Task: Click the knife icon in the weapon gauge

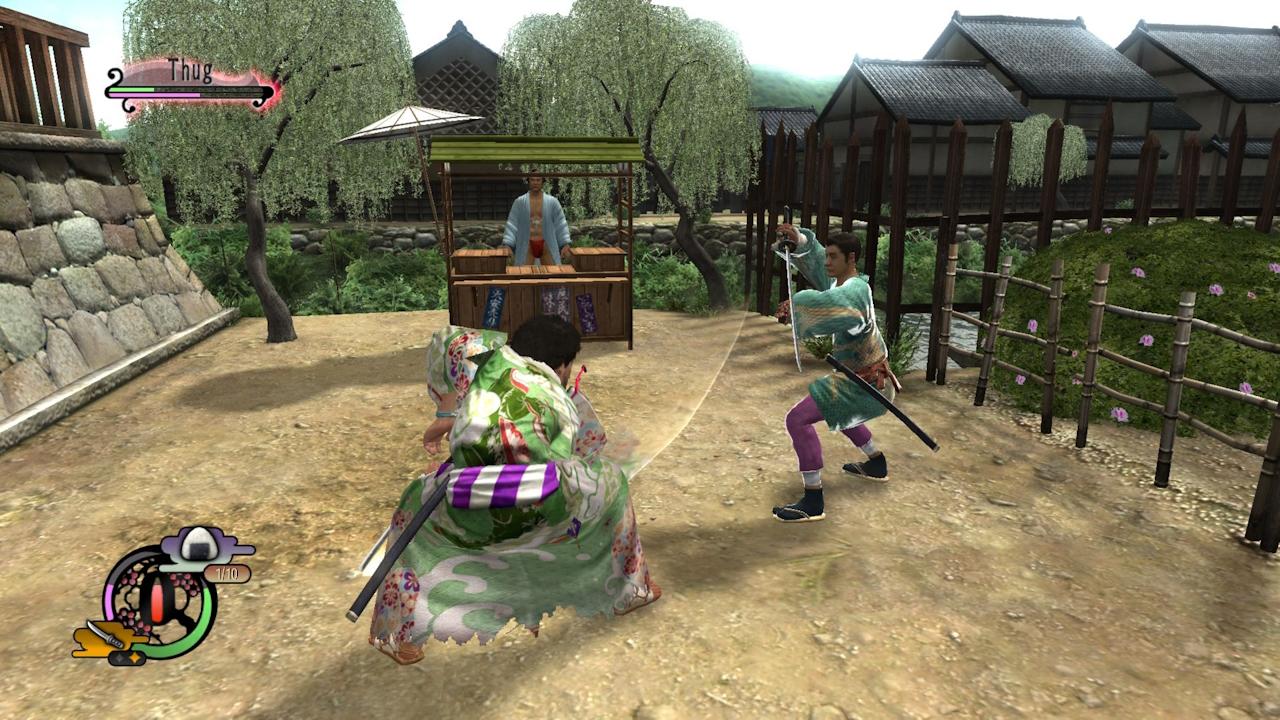Action: tap(108, 633)
